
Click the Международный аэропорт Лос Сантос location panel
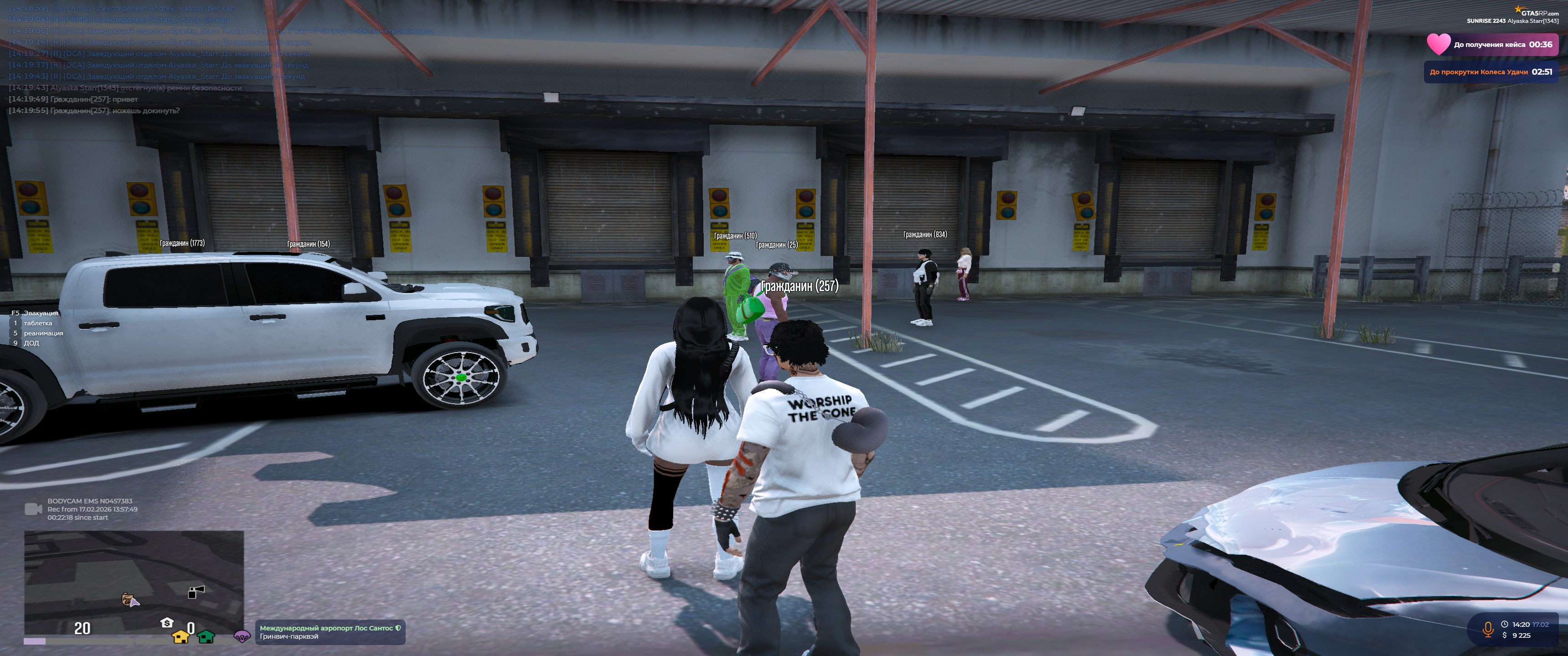click(x=329, y=632)
